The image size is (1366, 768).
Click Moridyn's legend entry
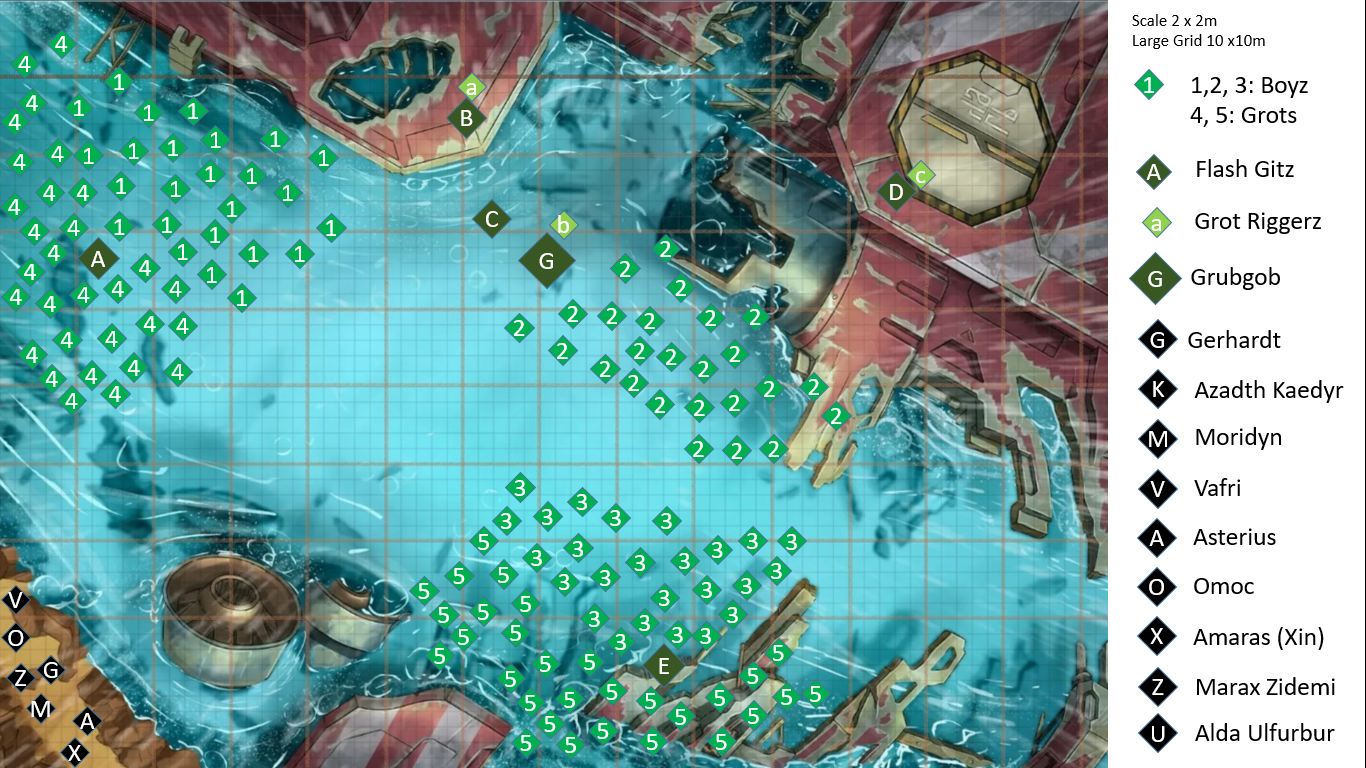tap(1237, 438)
